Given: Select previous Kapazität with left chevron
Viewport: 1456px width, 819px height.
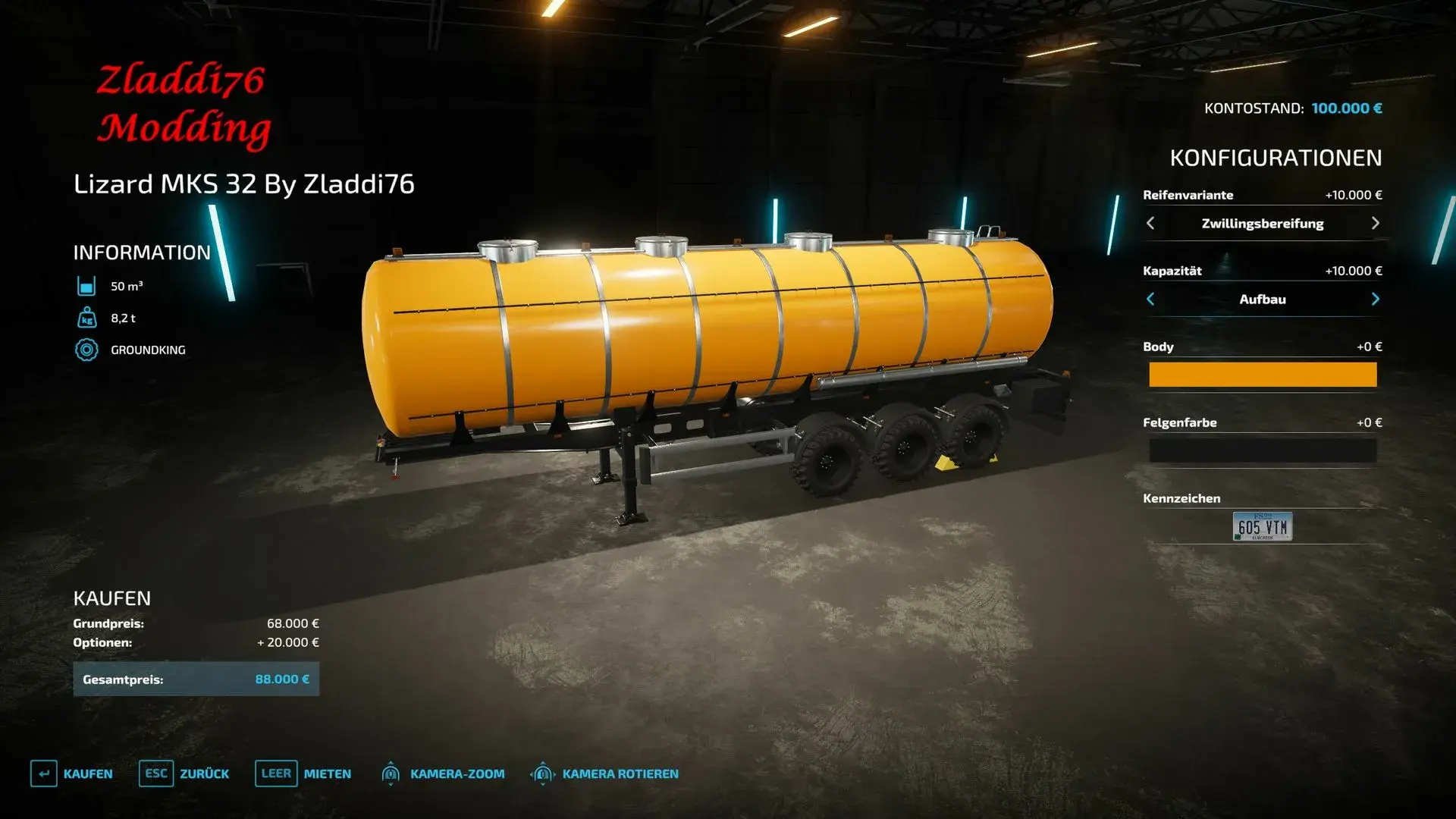Looking at the screenshot, I should tap(1150, 299).
